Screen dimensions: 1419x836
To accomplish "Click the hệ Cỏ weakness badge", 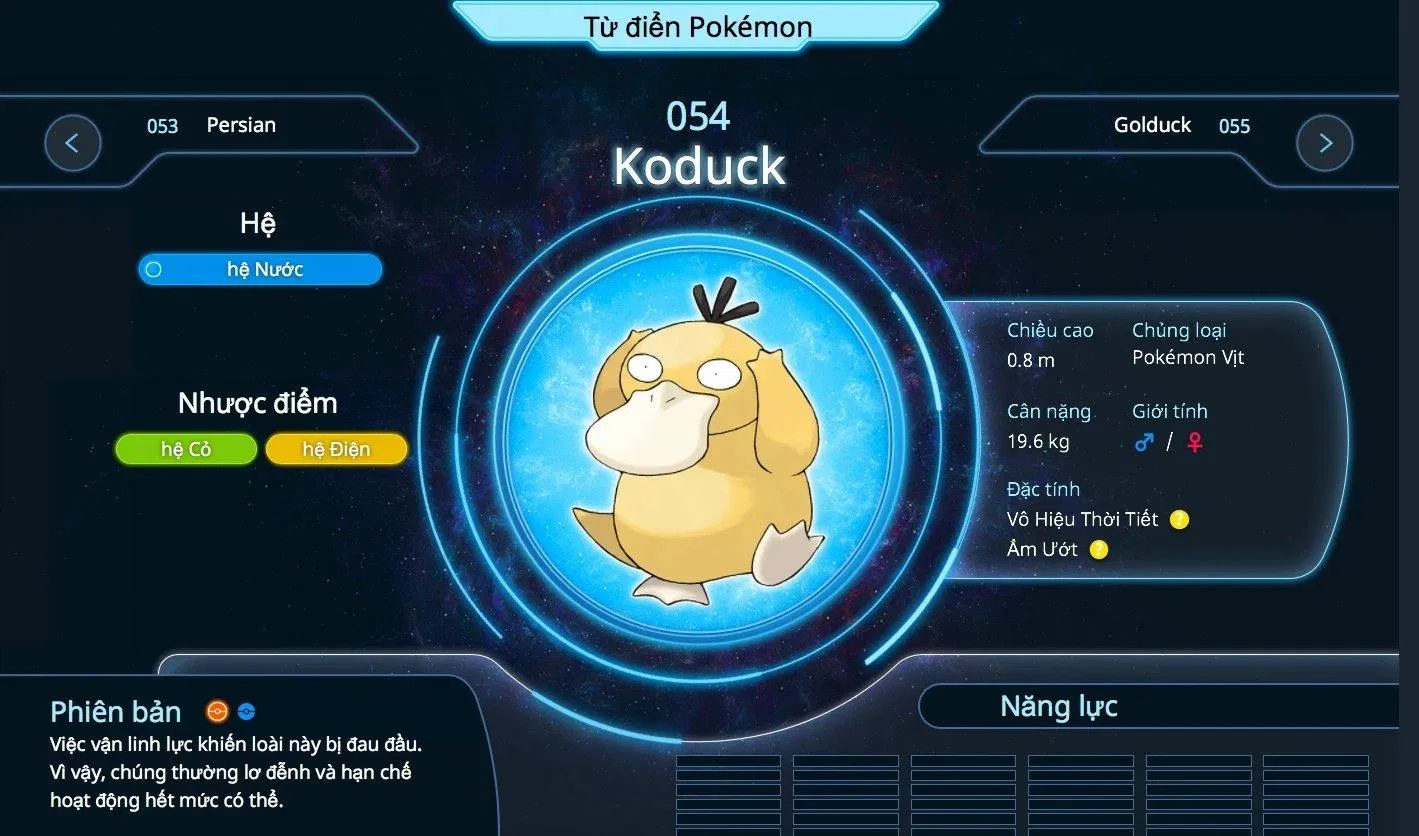I will pos(186,449).
